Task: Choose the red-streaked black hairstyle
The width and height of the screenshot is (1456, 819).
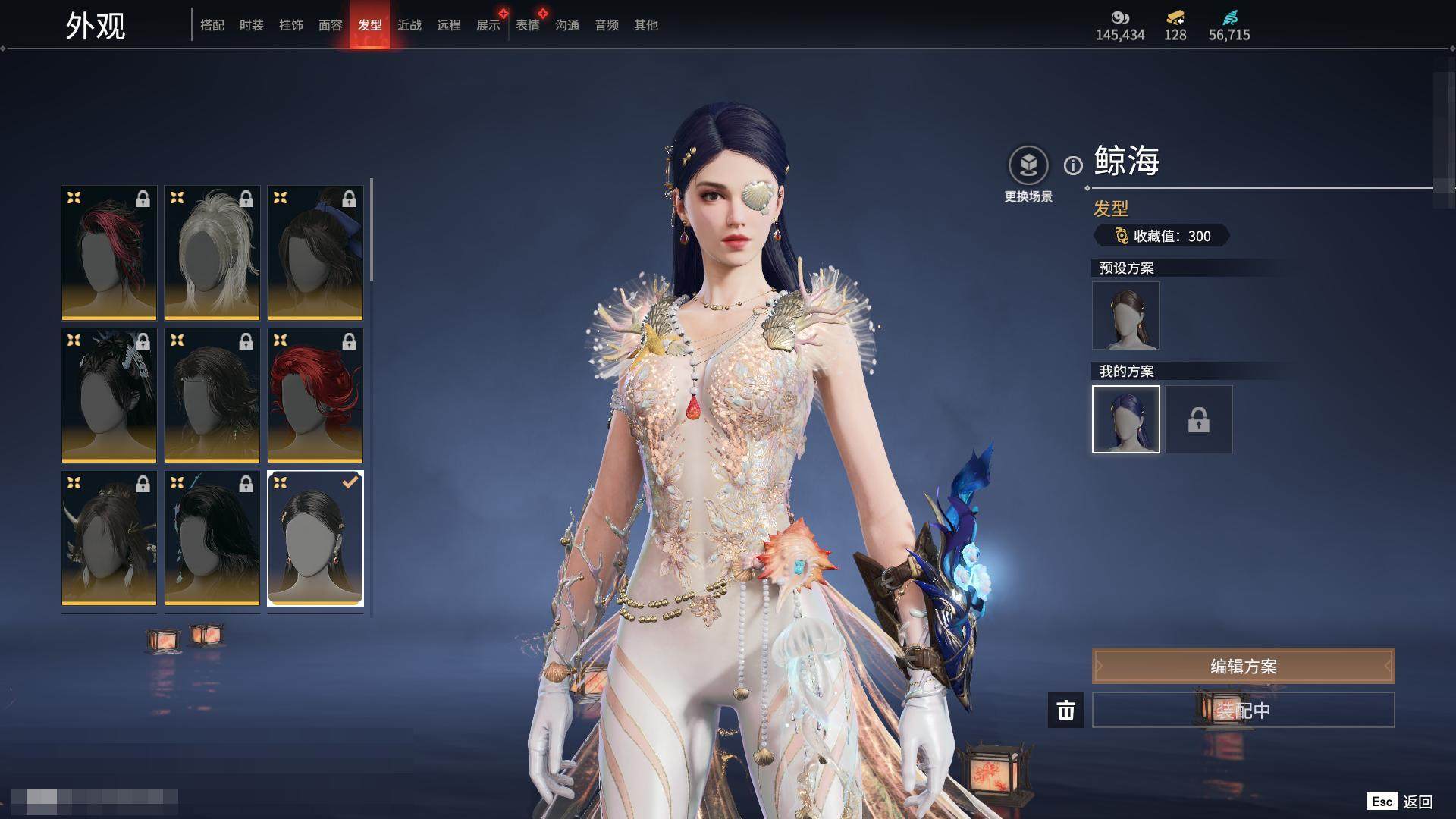Action: coord(109,253)
